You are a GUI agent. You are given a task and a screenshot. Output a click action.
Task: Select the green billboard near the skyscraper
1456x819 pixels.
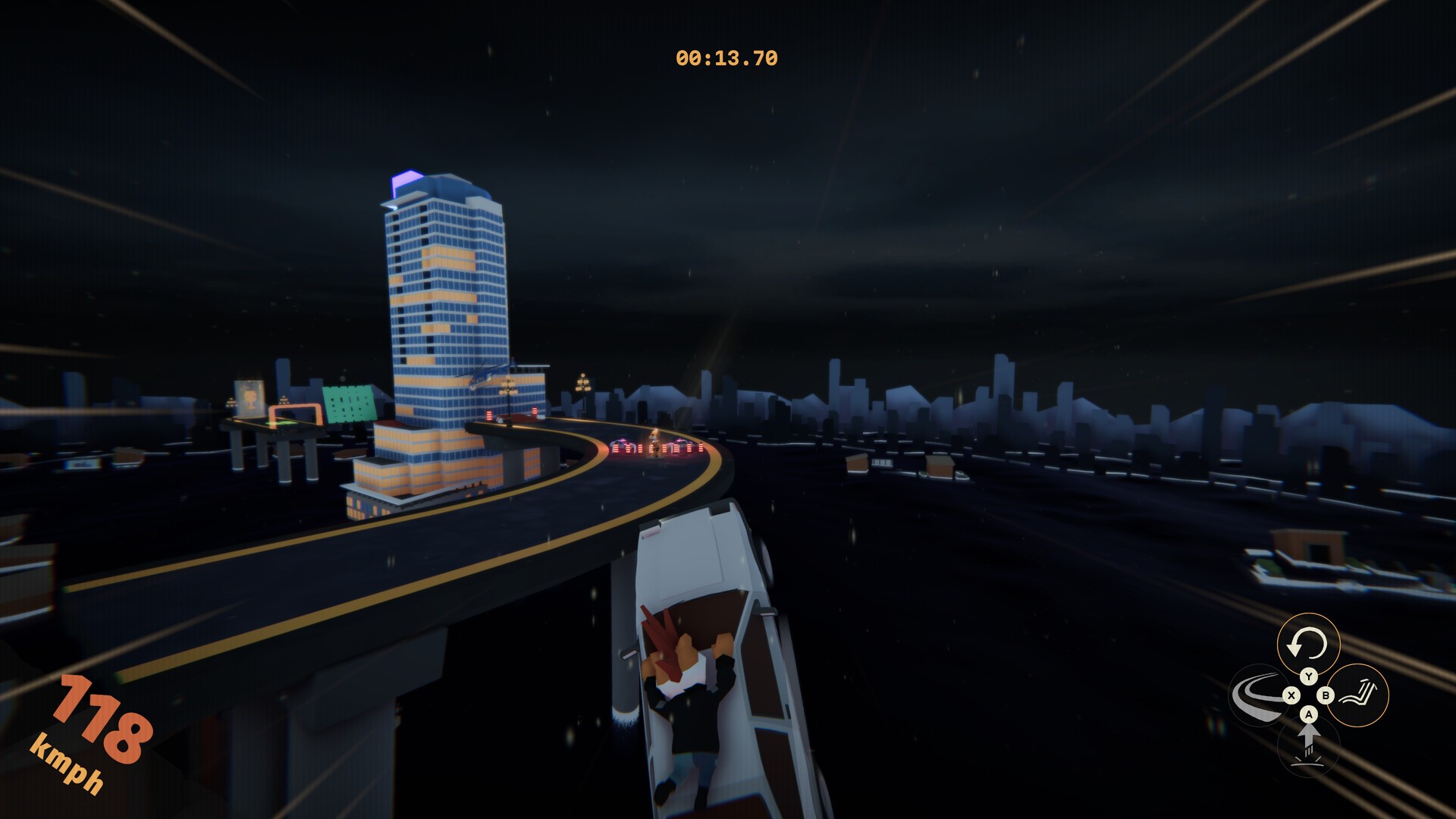[x=348, y=405]
